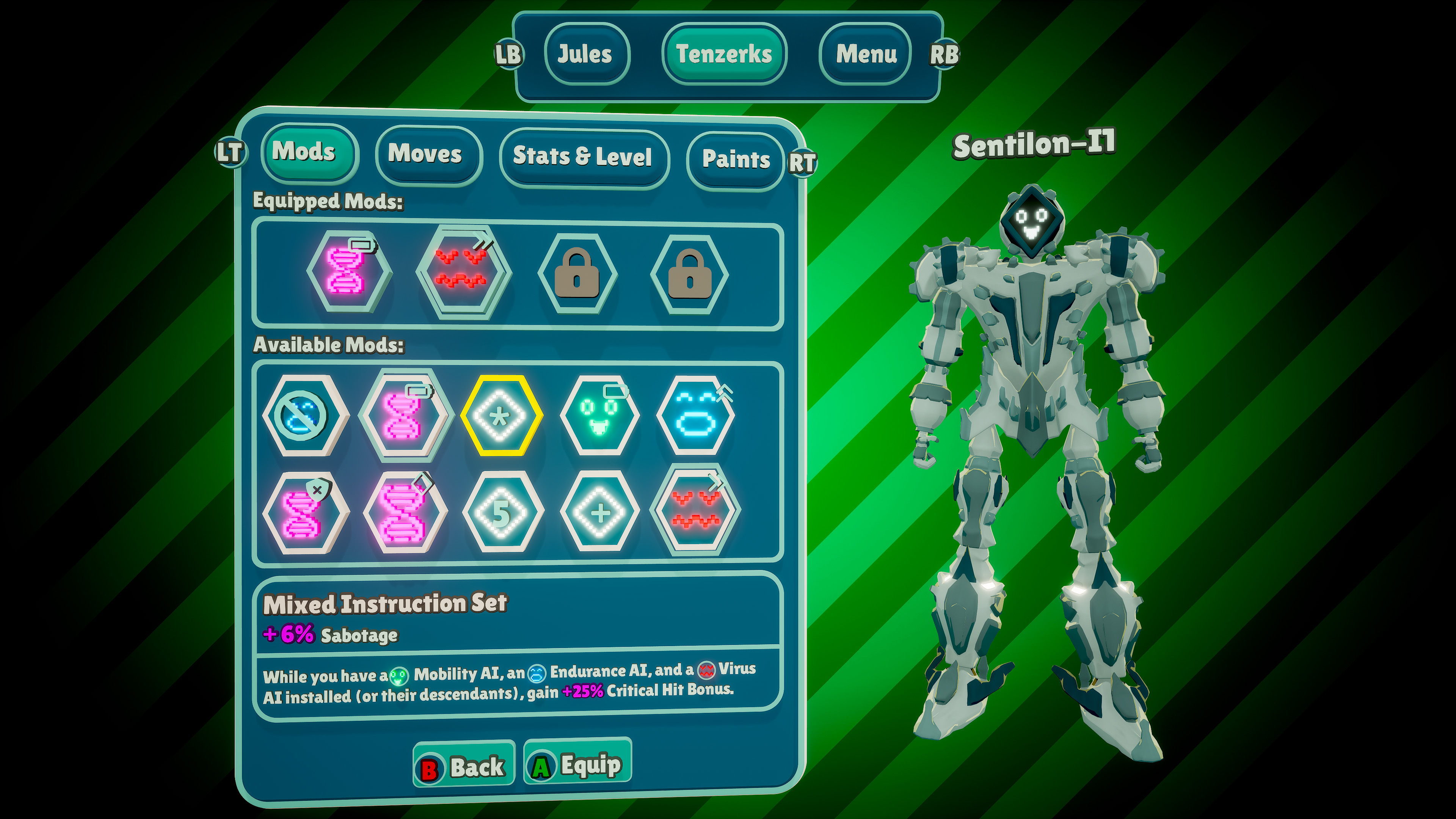Choose the diamond mod with plus sign
This screenshot has width=1456, height=819.
point(599,512)
